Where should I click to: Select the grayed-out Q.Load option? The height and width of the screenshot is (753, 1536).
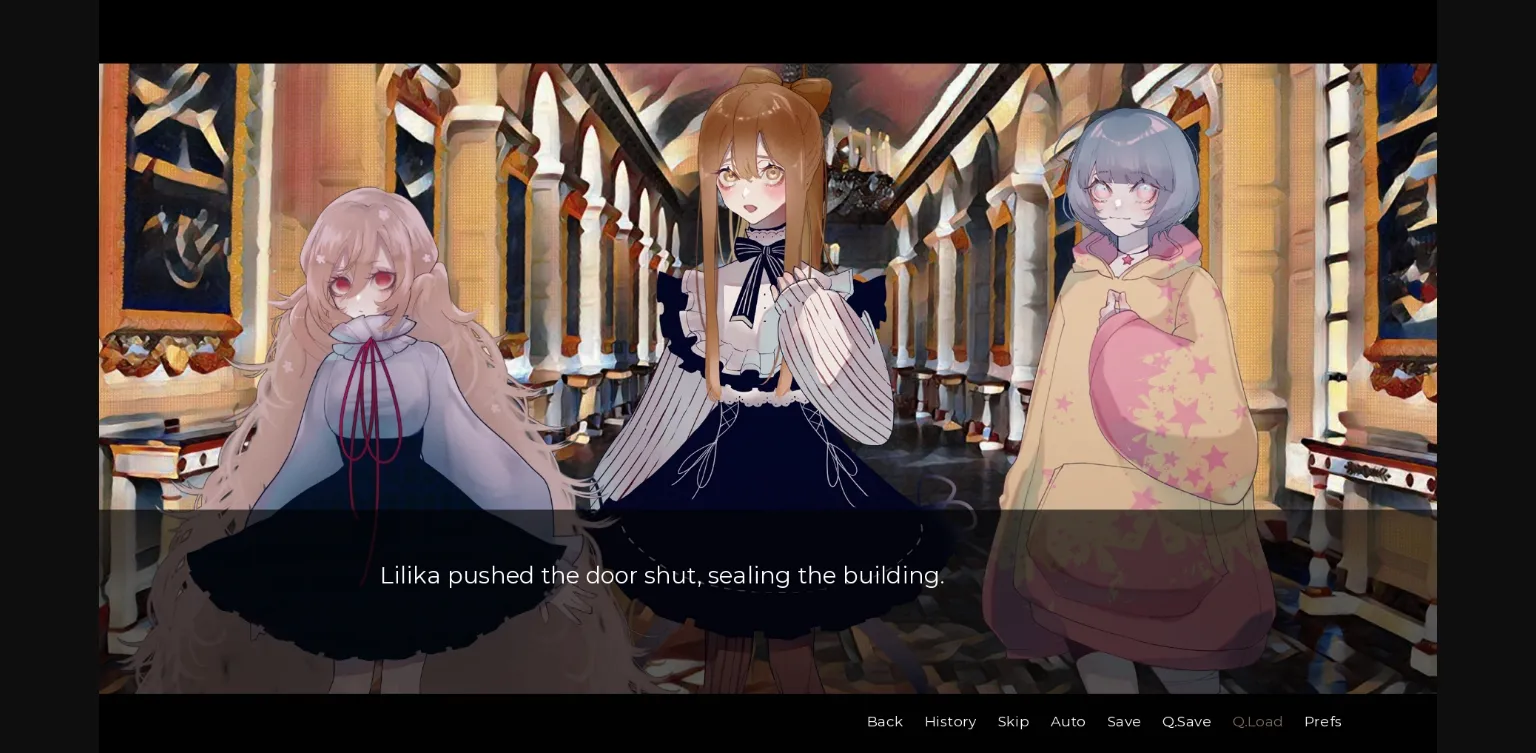point(1257,721)
